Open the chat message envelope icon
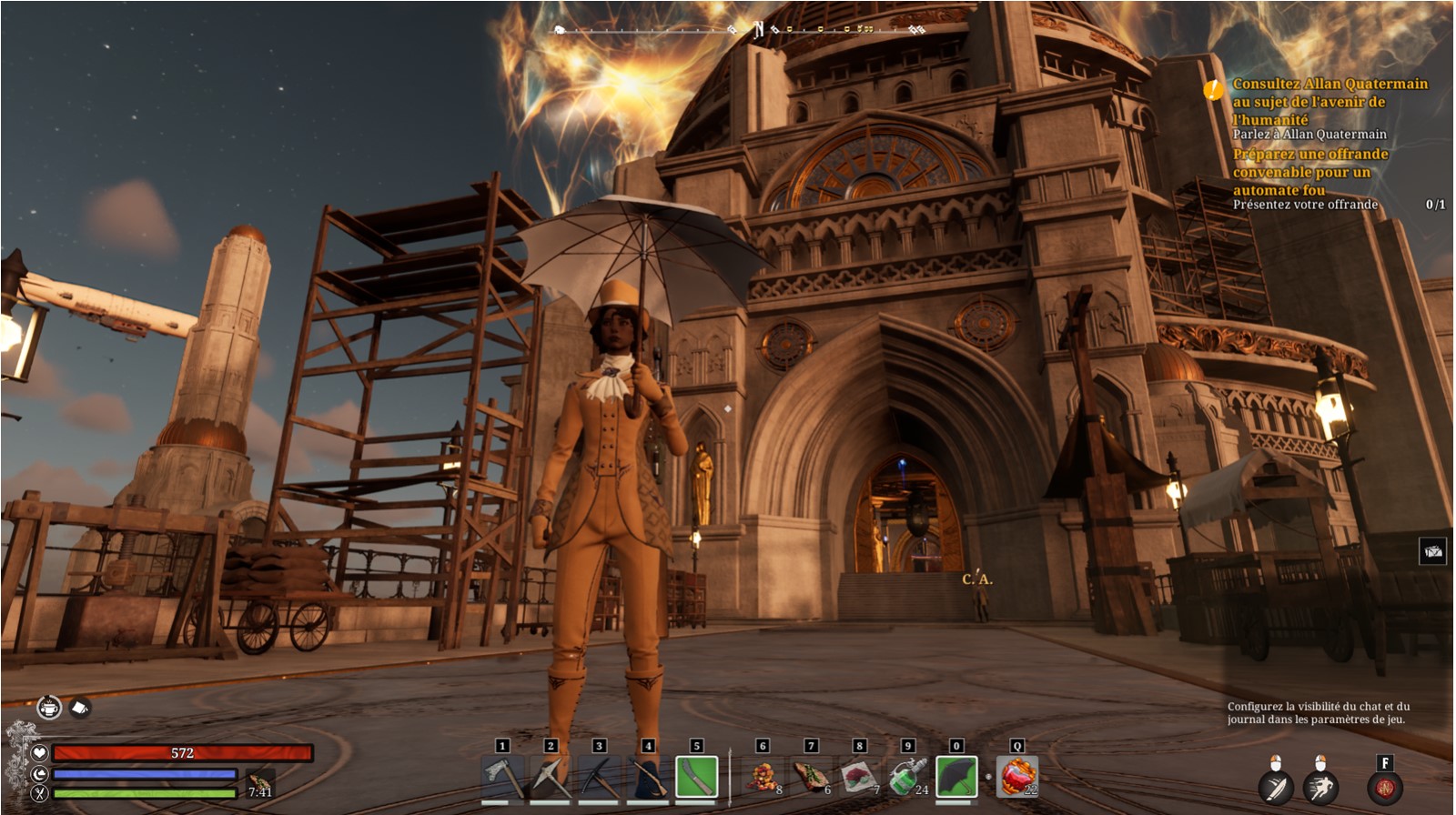The width and height of the screenshot is (1456, 815). coord(1433,551)
